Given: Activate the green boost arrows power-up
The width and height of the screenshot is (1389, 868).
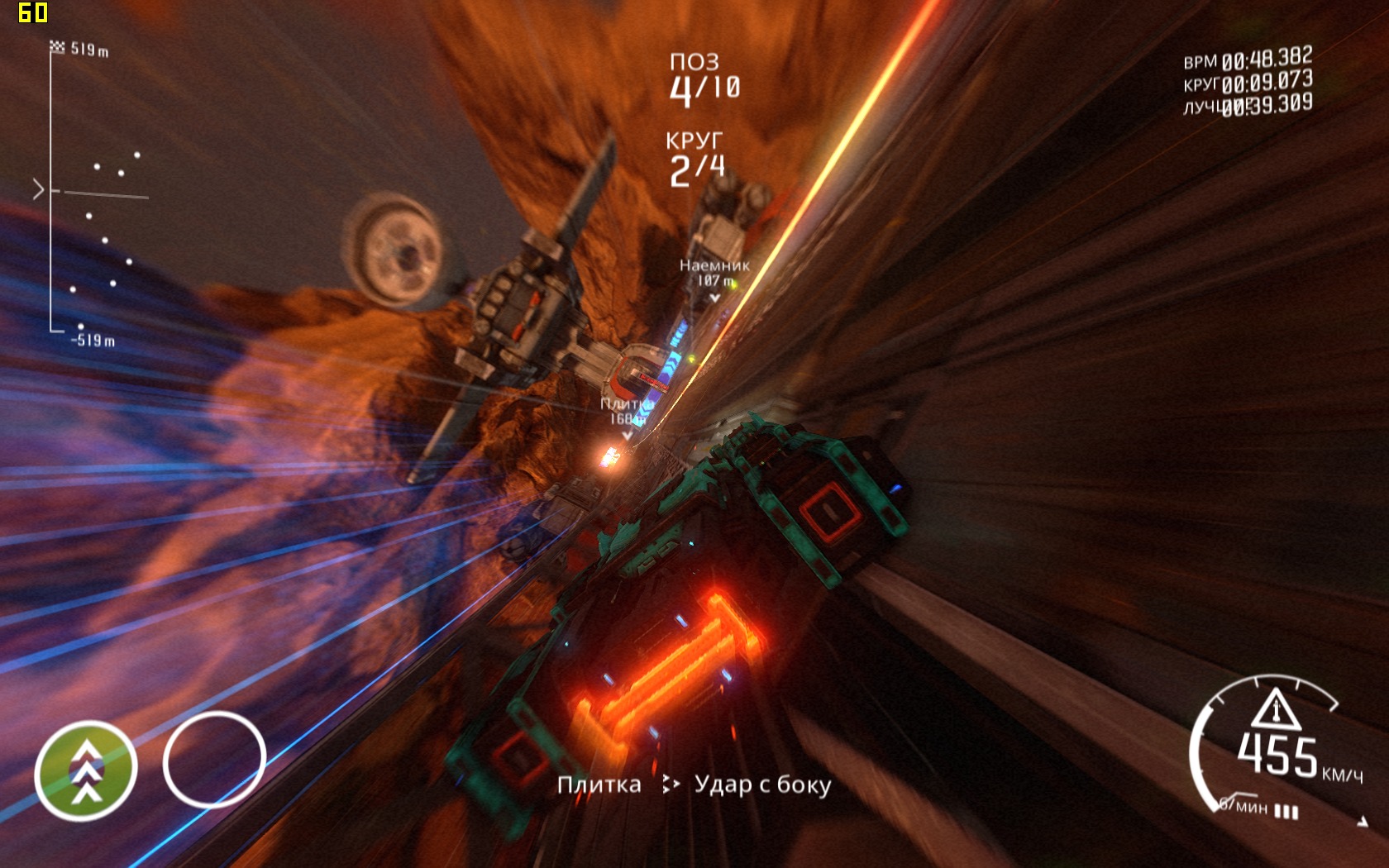Looking at the screenshot, I should click(86, 770).
